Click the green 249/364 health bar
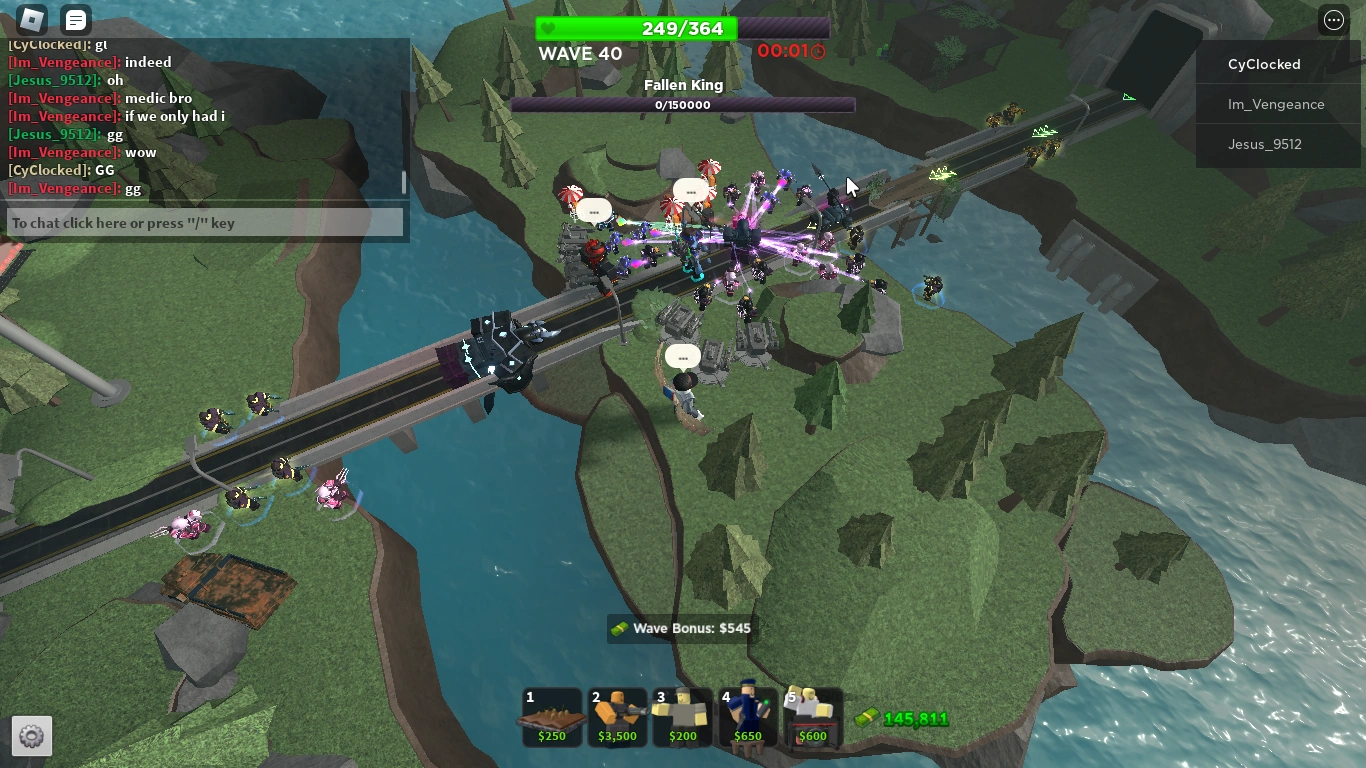Screen dimensions: 1366x768 683,28
